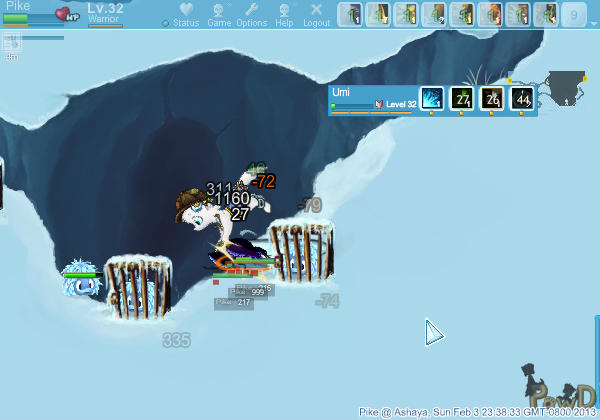This screenshot has width=600, height=420.
Task: Click the buff icon under Pike's name
Action: (13, 42)
